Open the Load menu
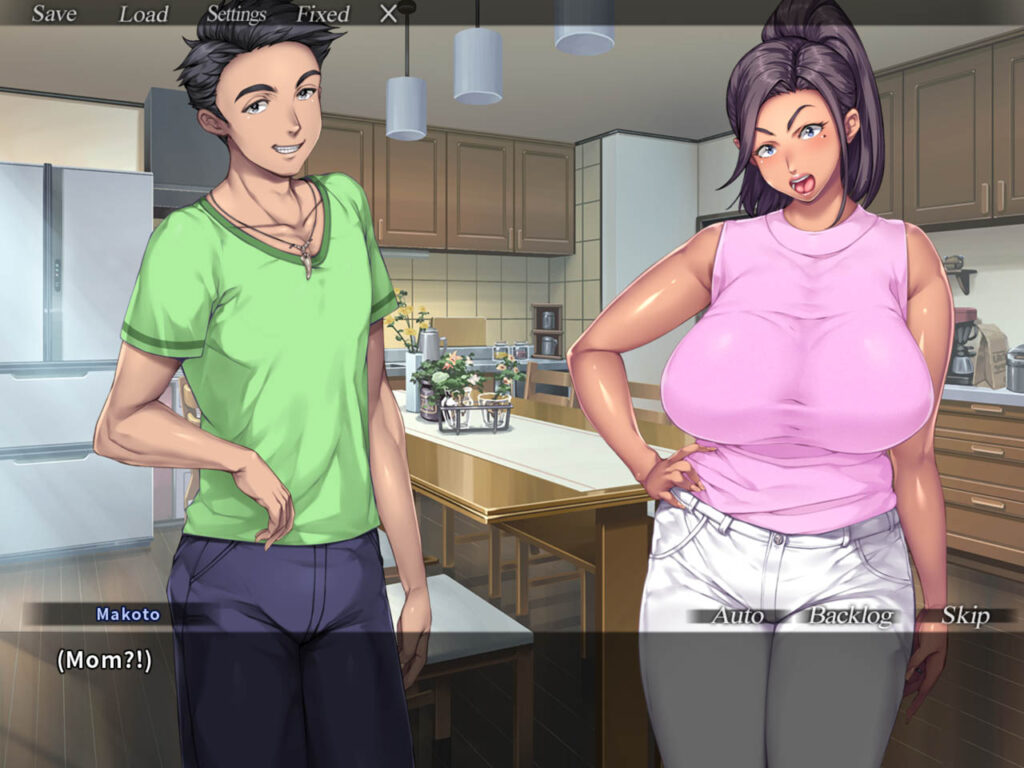This screenshot has width=1024, height=768. pos(144,14)
